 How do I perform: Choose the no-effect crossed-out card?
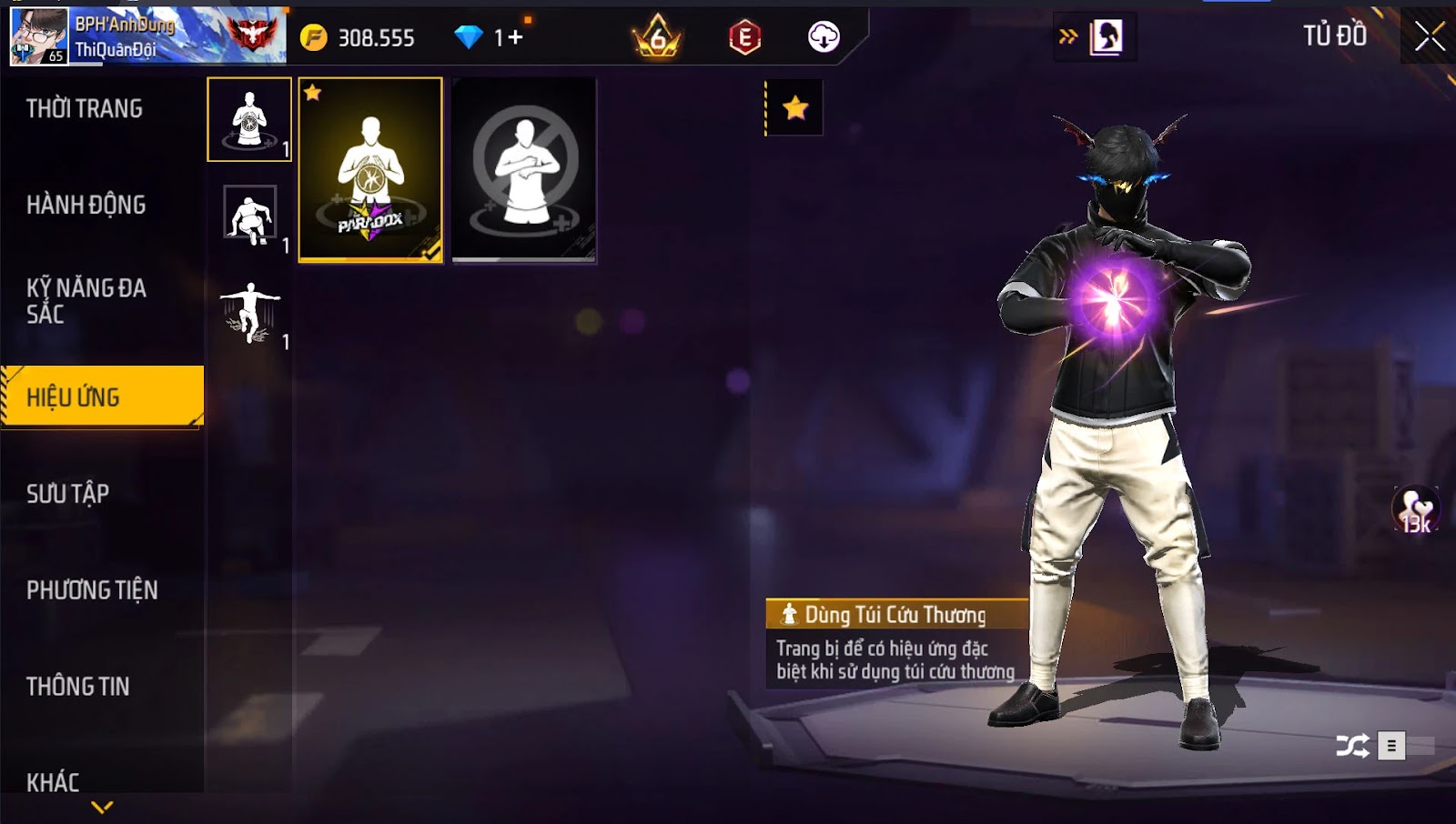(524, 170)
